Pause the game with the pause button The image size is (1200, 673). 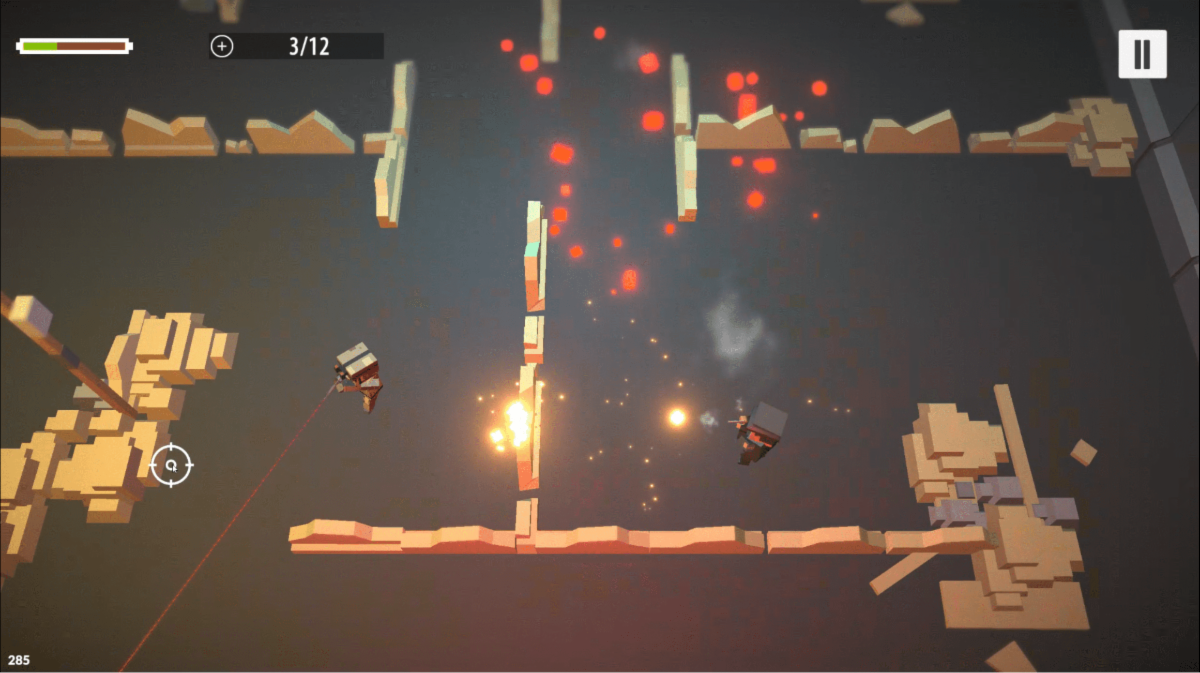coord(1142,54)
